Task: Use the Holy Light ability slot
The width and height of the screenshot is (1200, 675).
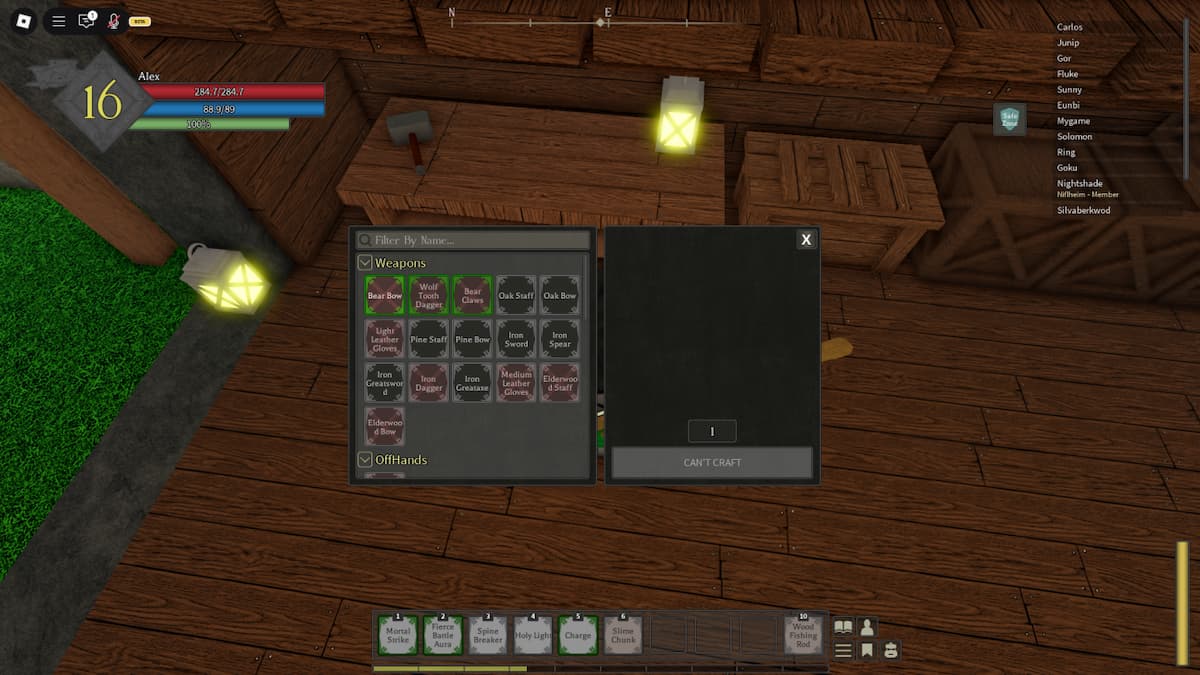Action: (x=533, y=635)
